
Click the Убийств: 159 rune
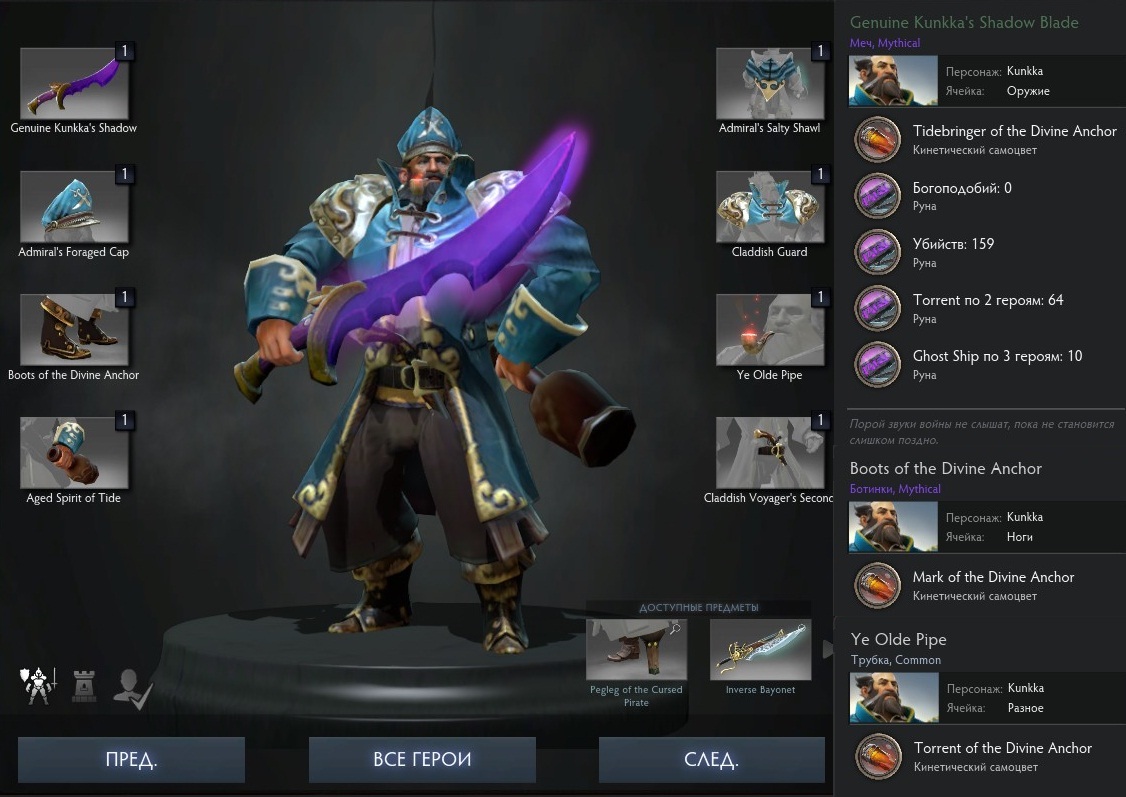pos(877,252)
